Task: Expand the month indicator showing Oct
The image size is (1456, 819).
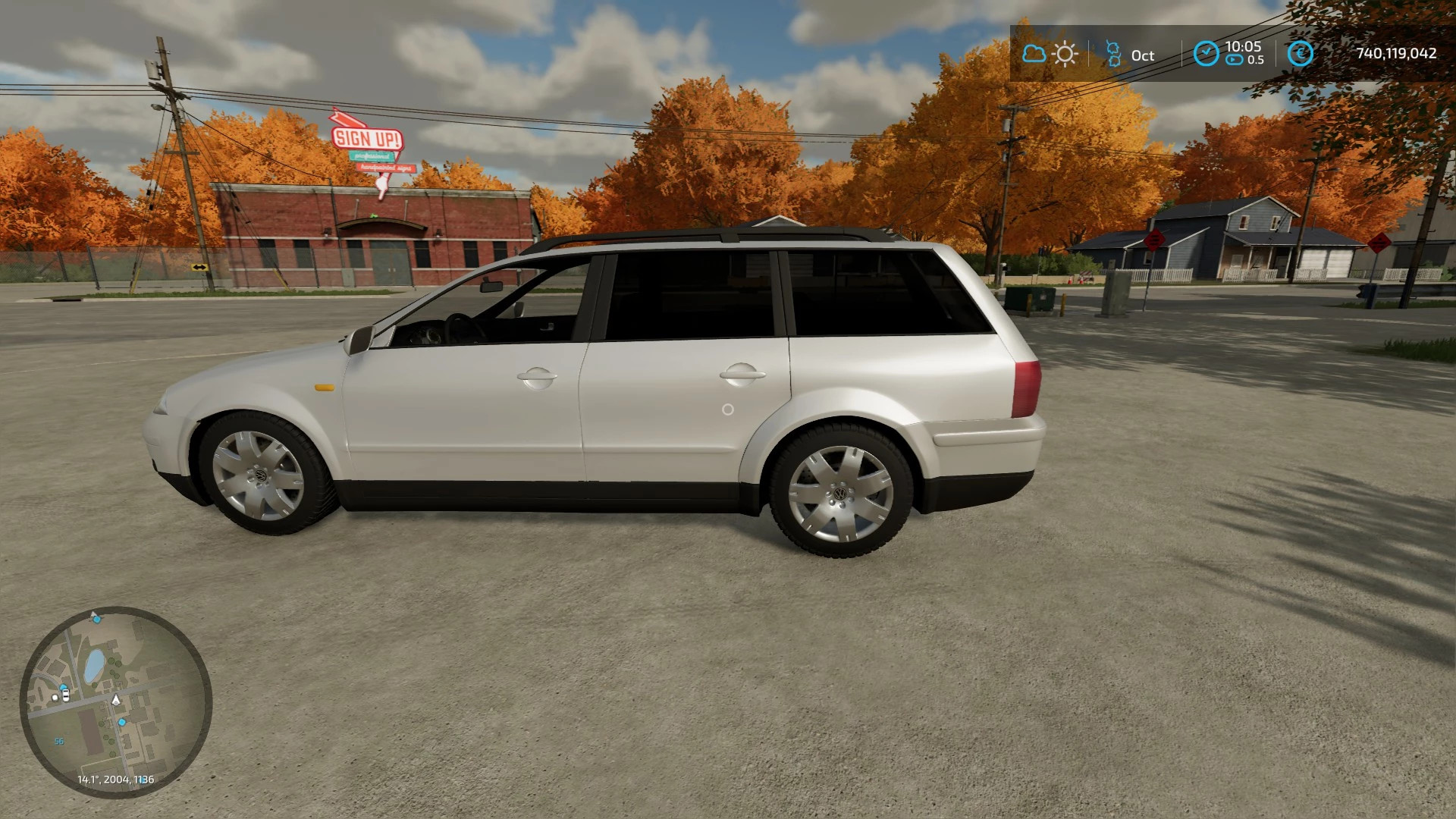Action: (1141, 54)
